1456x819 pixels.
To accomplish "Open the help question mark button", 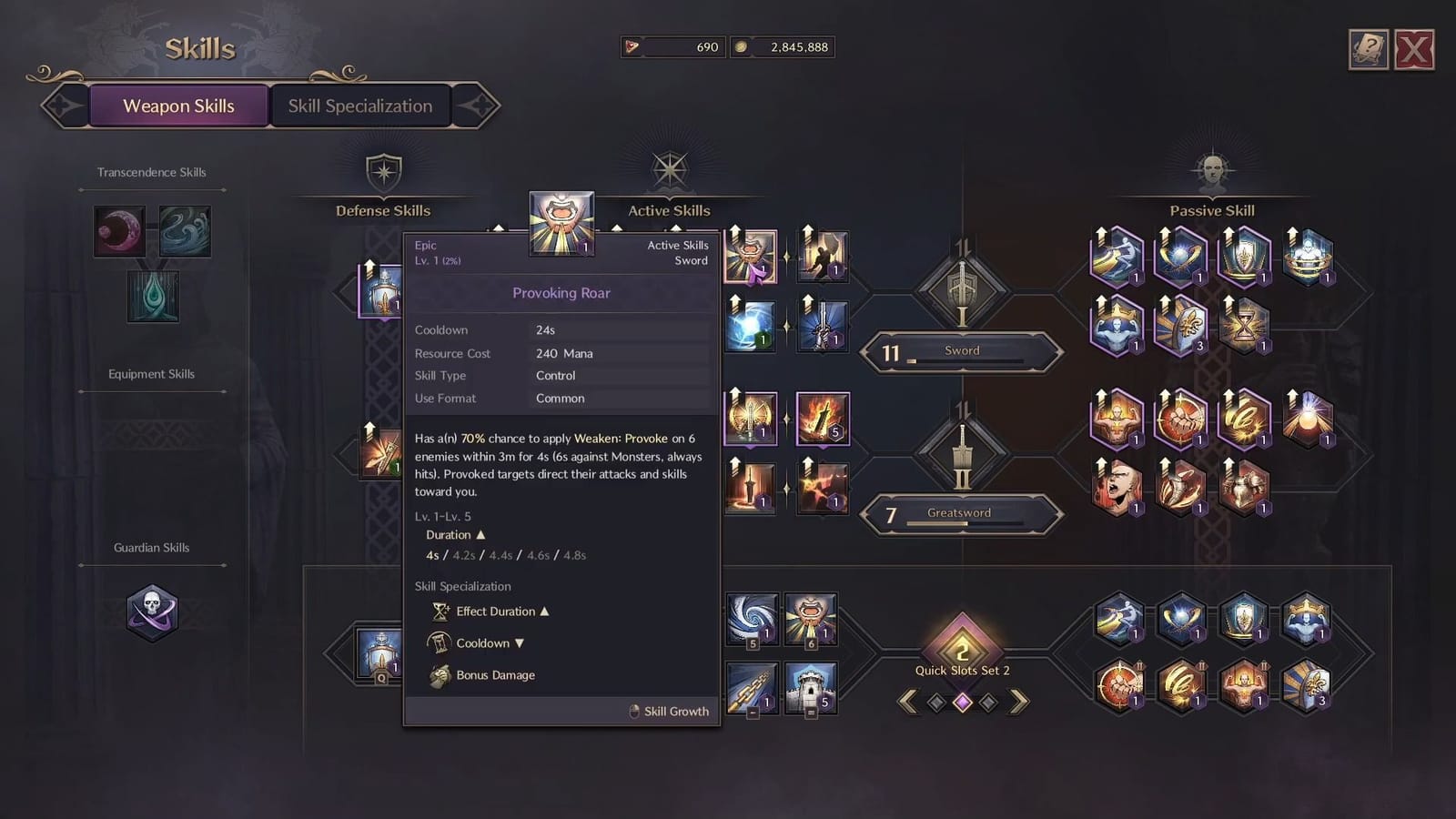I will pyautogui.click(x=1369, y=52).
